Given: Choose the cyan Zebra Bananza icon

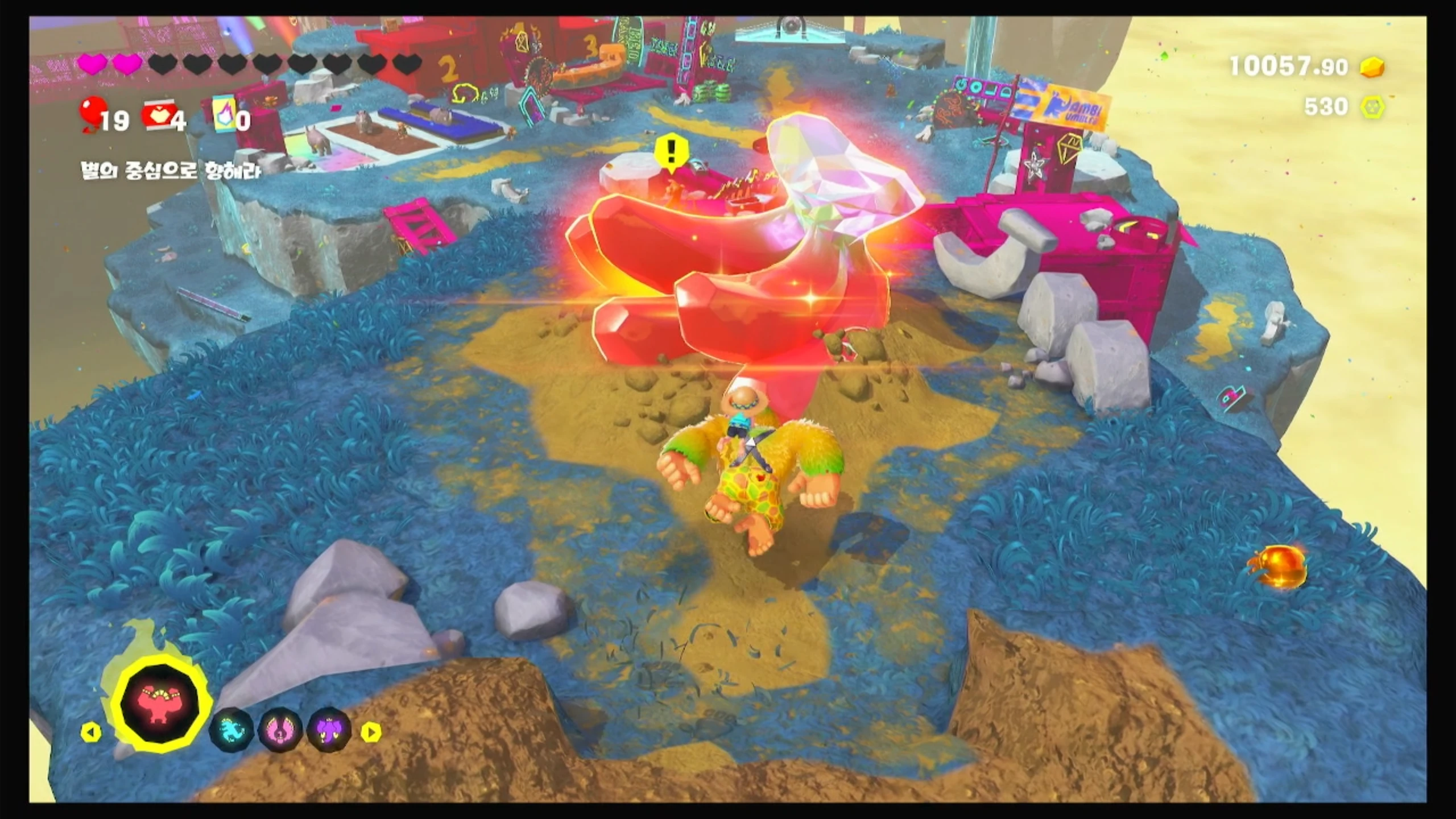Looking at the screenshot, I should [231, 730].
